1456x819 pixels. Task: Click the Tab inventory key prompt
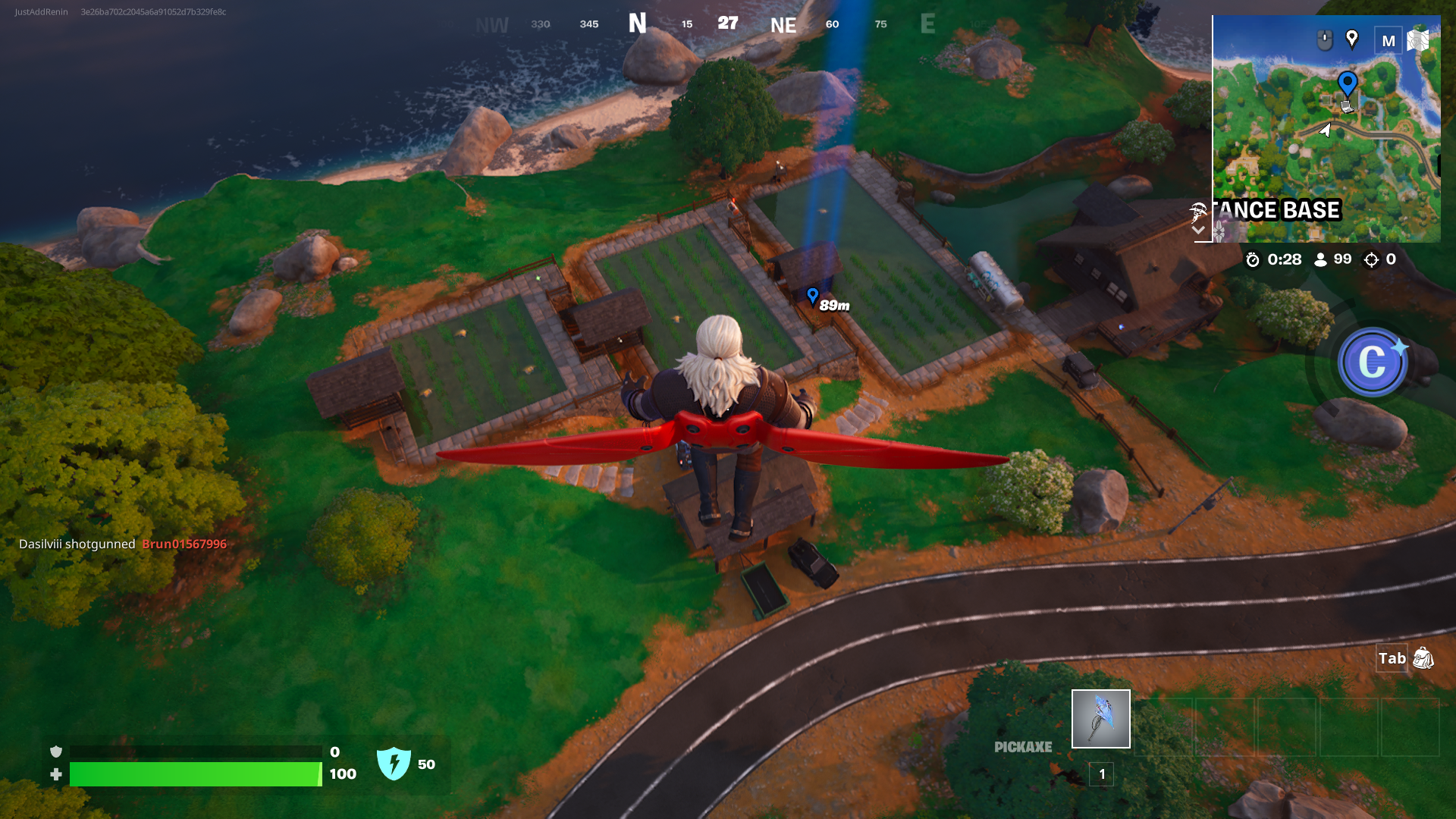point(1392,659)
